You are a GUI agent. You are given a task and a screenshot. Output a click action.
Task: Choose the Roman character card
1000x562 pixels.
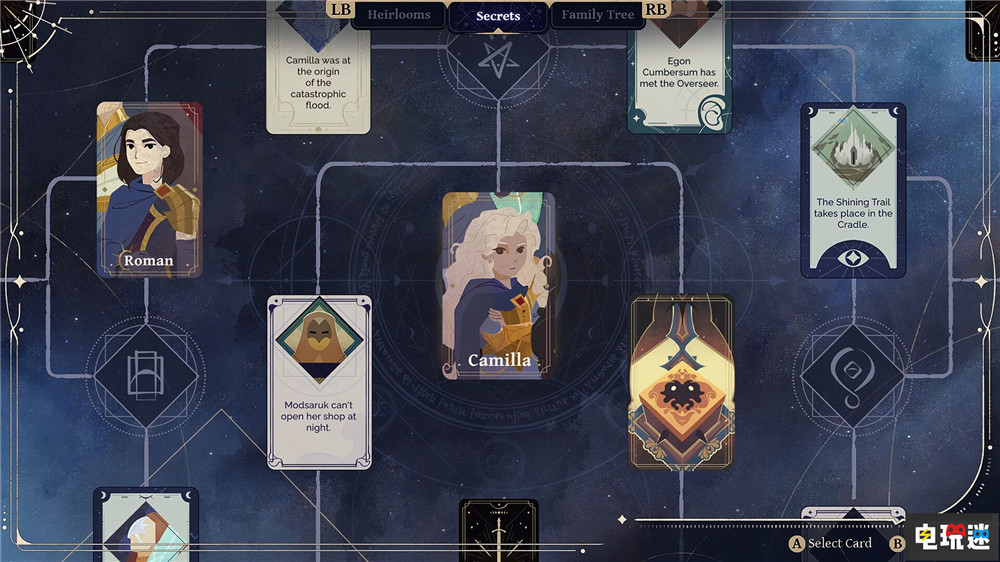149,190
